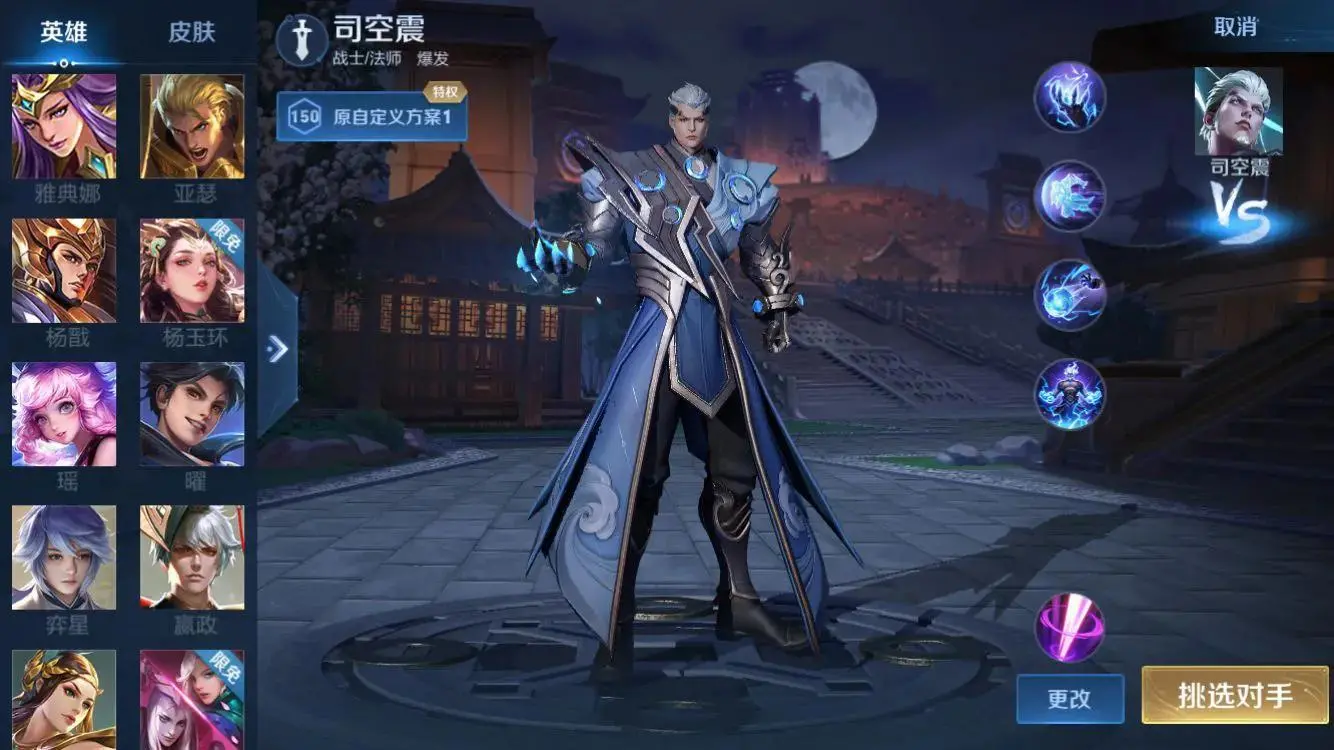Select the purple summoner spell icon
The width and height of the screenshot is (1334, 750).
tap(1069, 625)
